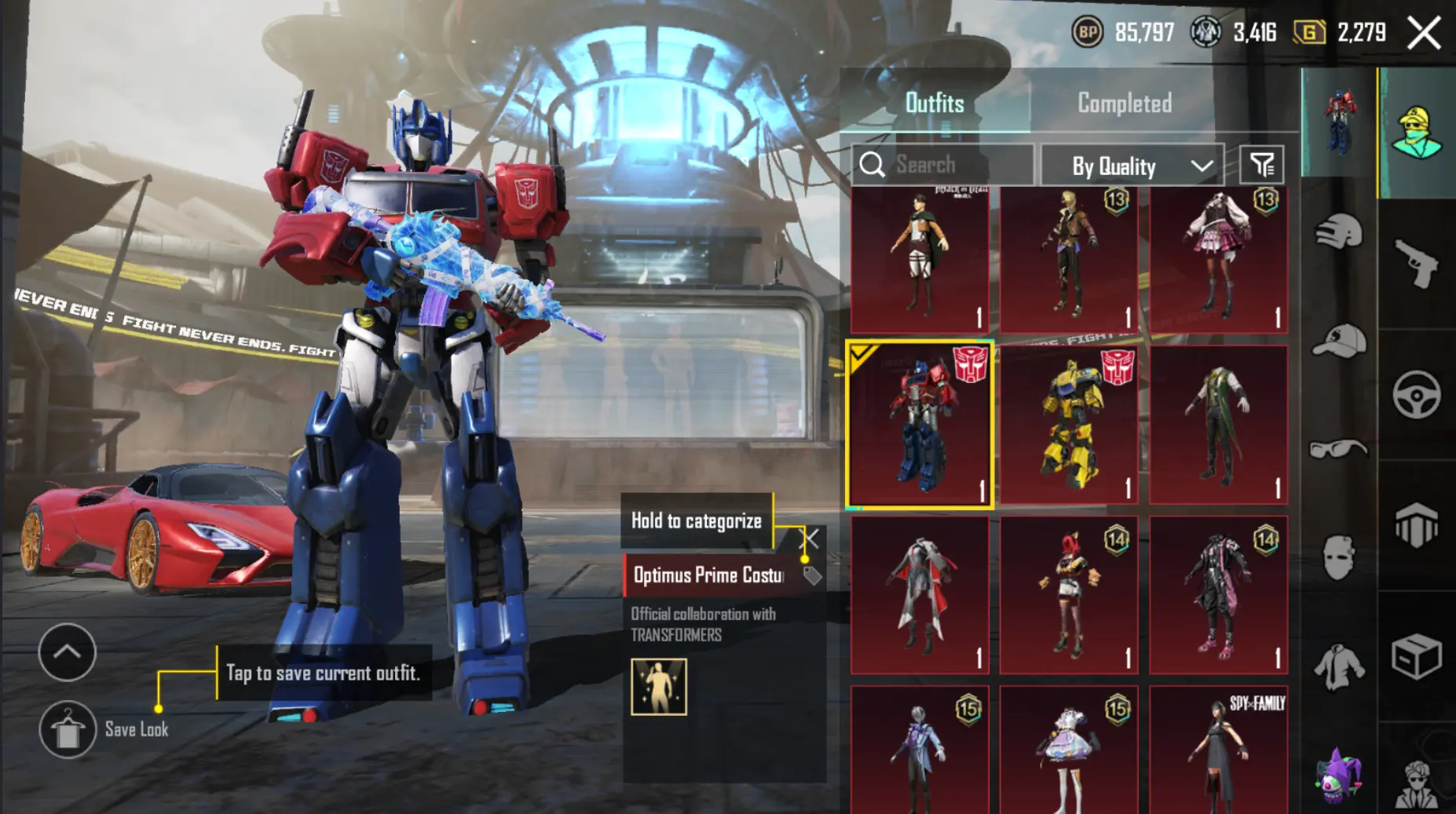The height and width of the screenshot is (814, 1456).
Task: Switch to the Completed tab
Action: (1124, 103)
